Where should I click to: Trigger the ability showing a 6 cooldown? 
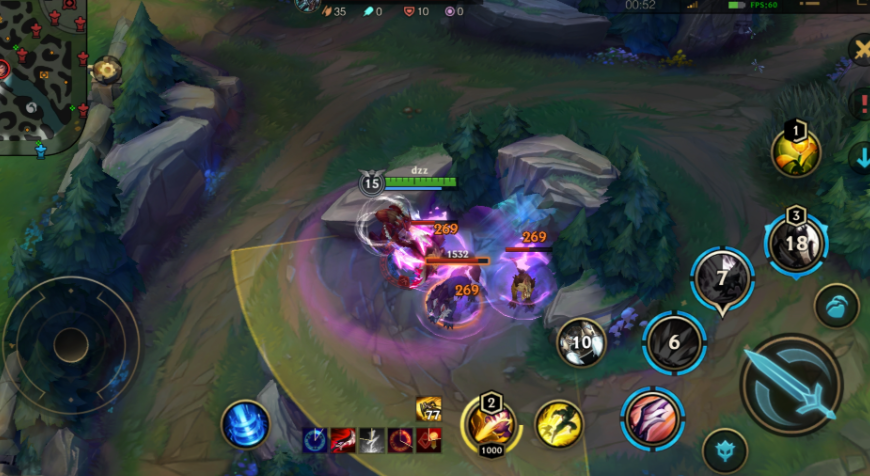(x=674, y=342)
